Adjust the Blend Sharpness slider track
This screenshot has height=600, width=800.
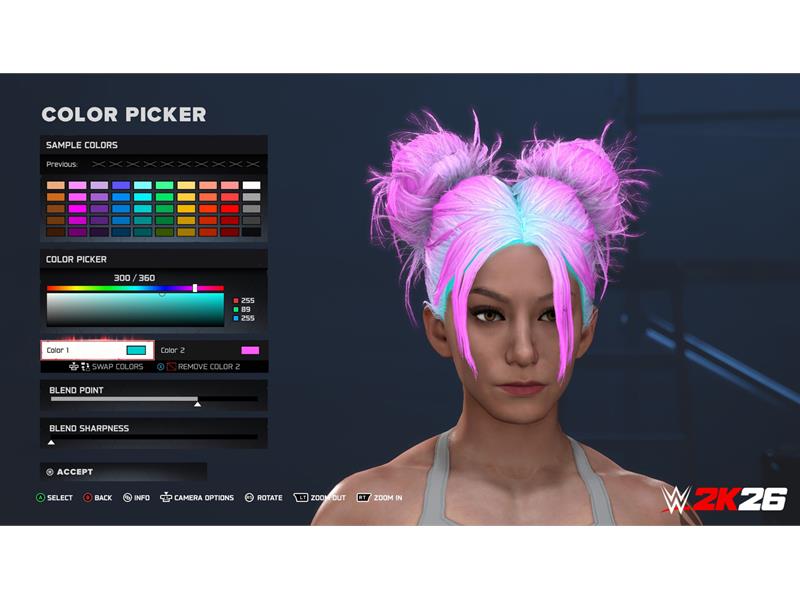(154, 437)
